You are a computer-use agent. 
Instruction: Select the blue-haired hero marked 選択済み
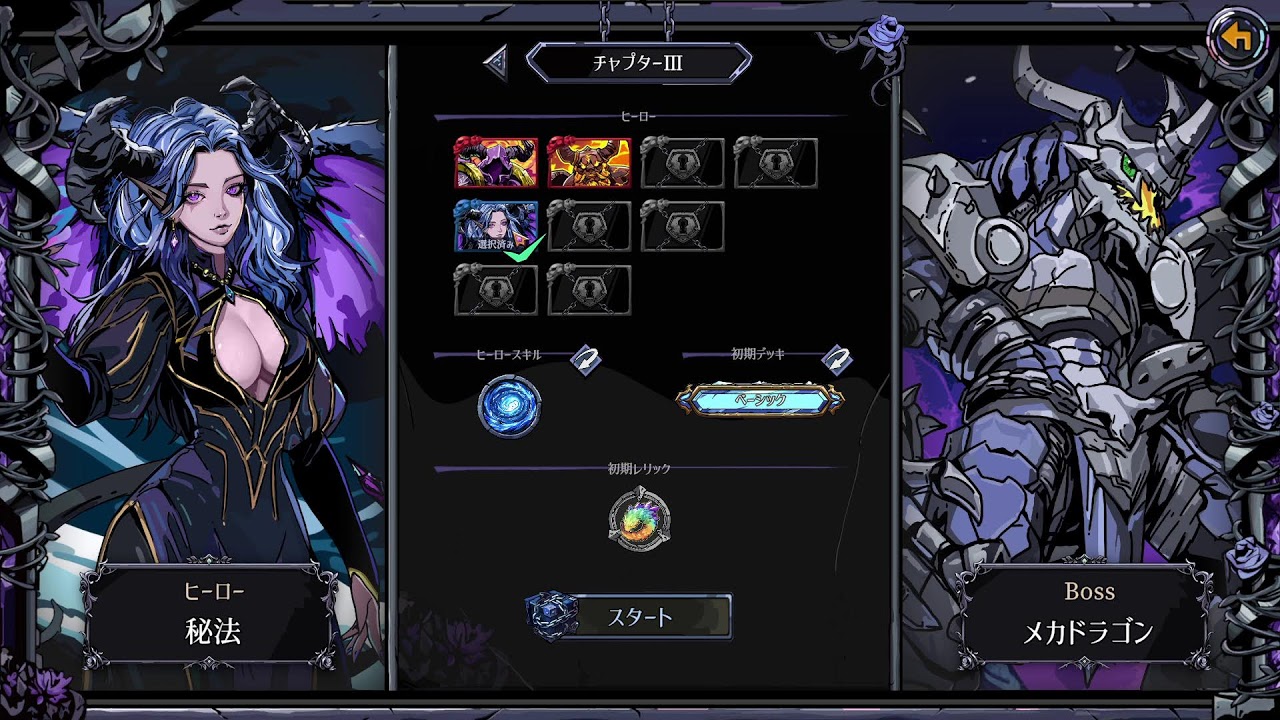496,227
